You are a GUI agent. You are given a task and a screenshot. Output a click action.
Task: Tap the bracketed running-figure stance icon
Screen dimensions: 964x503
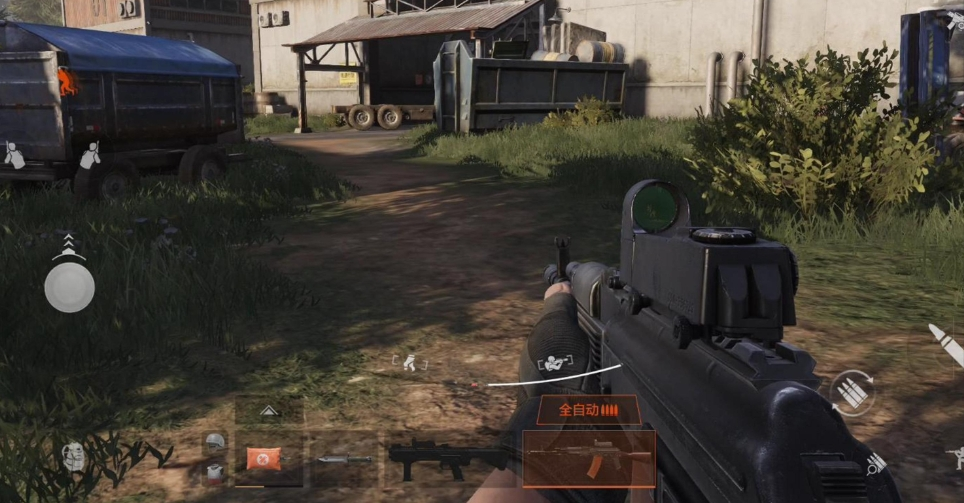coord(410,363)
